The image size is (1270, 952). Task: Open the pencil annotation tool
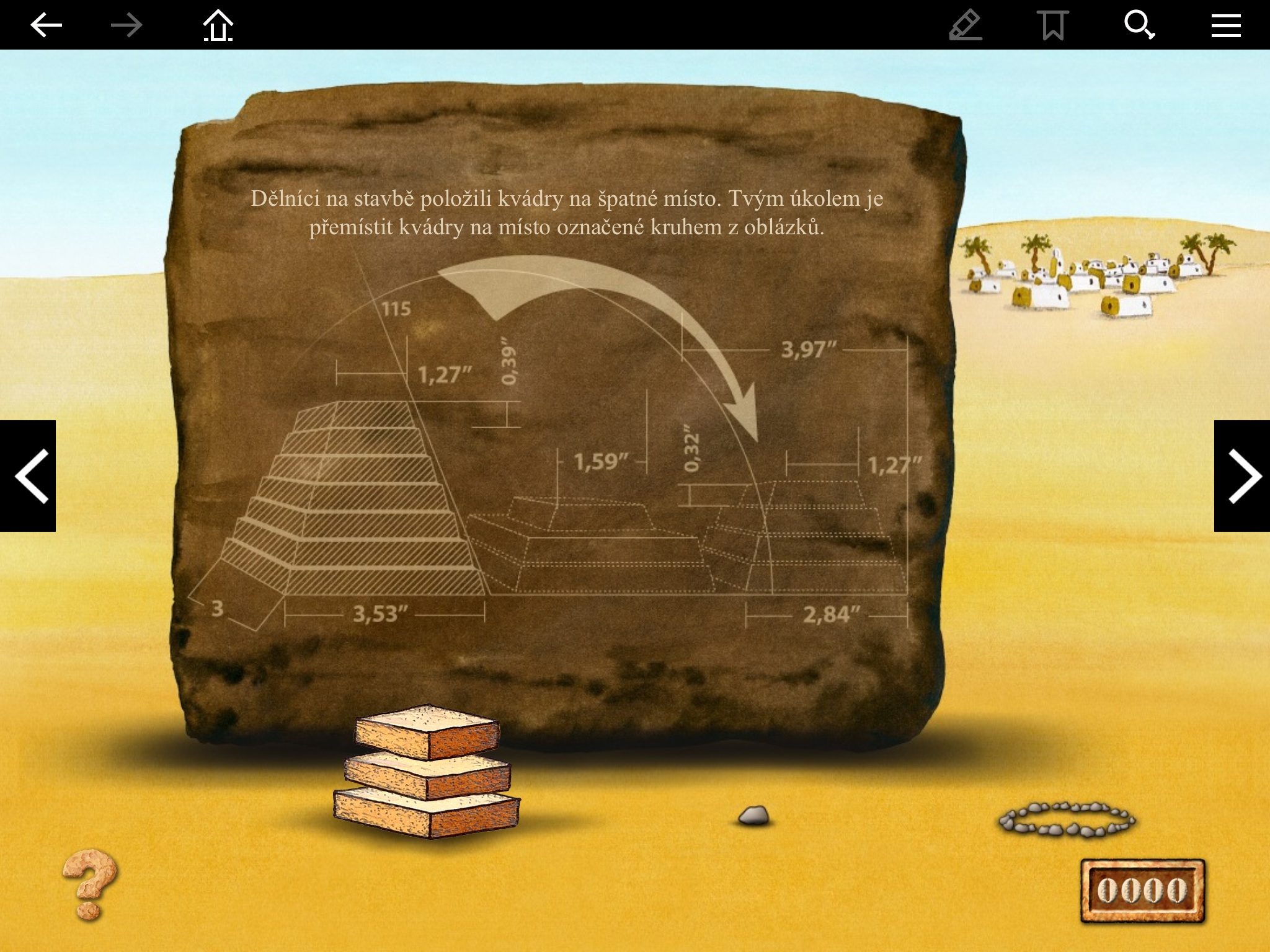click(x=966, y=26)
